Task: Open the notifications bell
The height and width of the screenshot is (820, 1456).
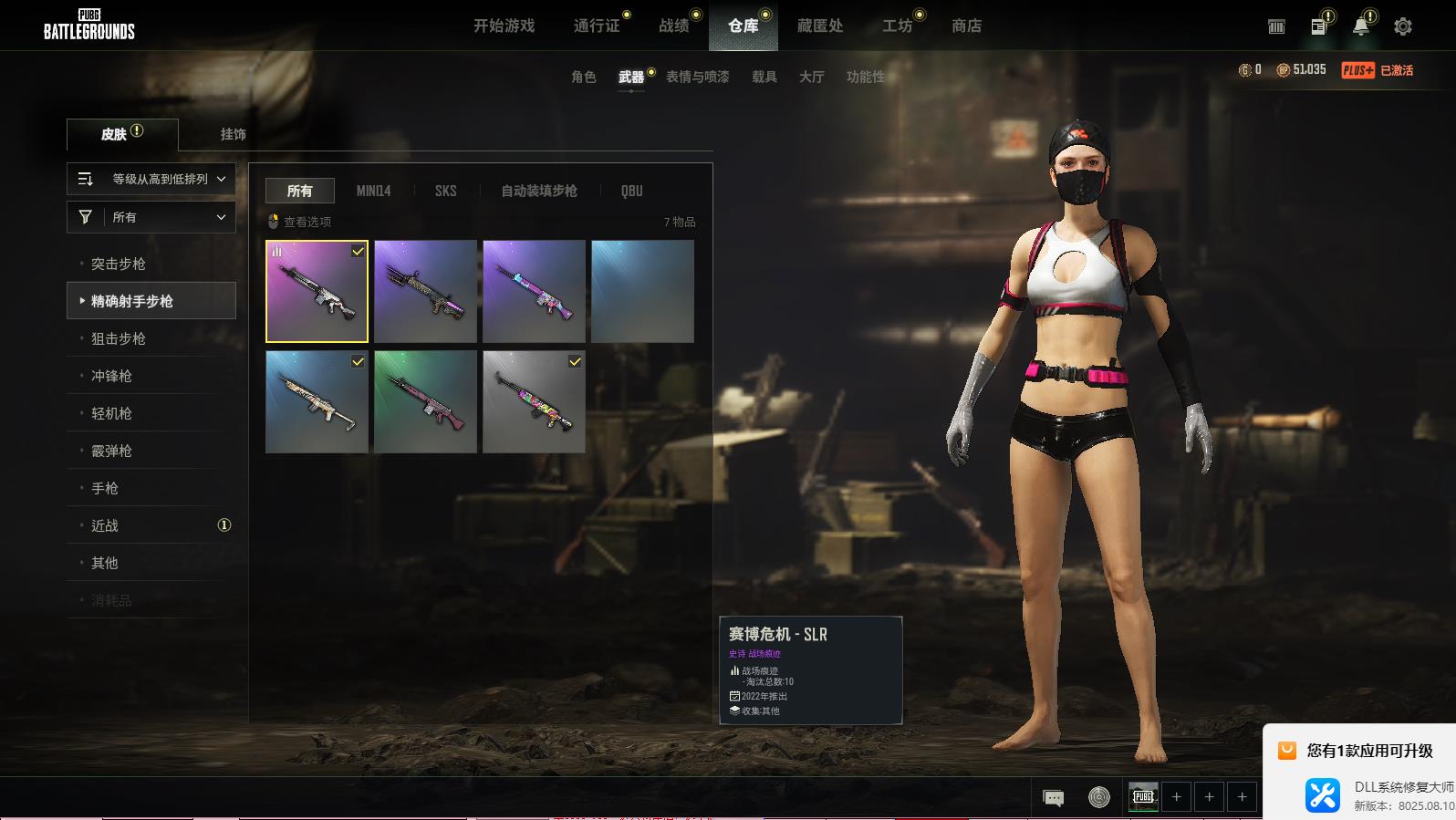Action: tap(1360, 26)
